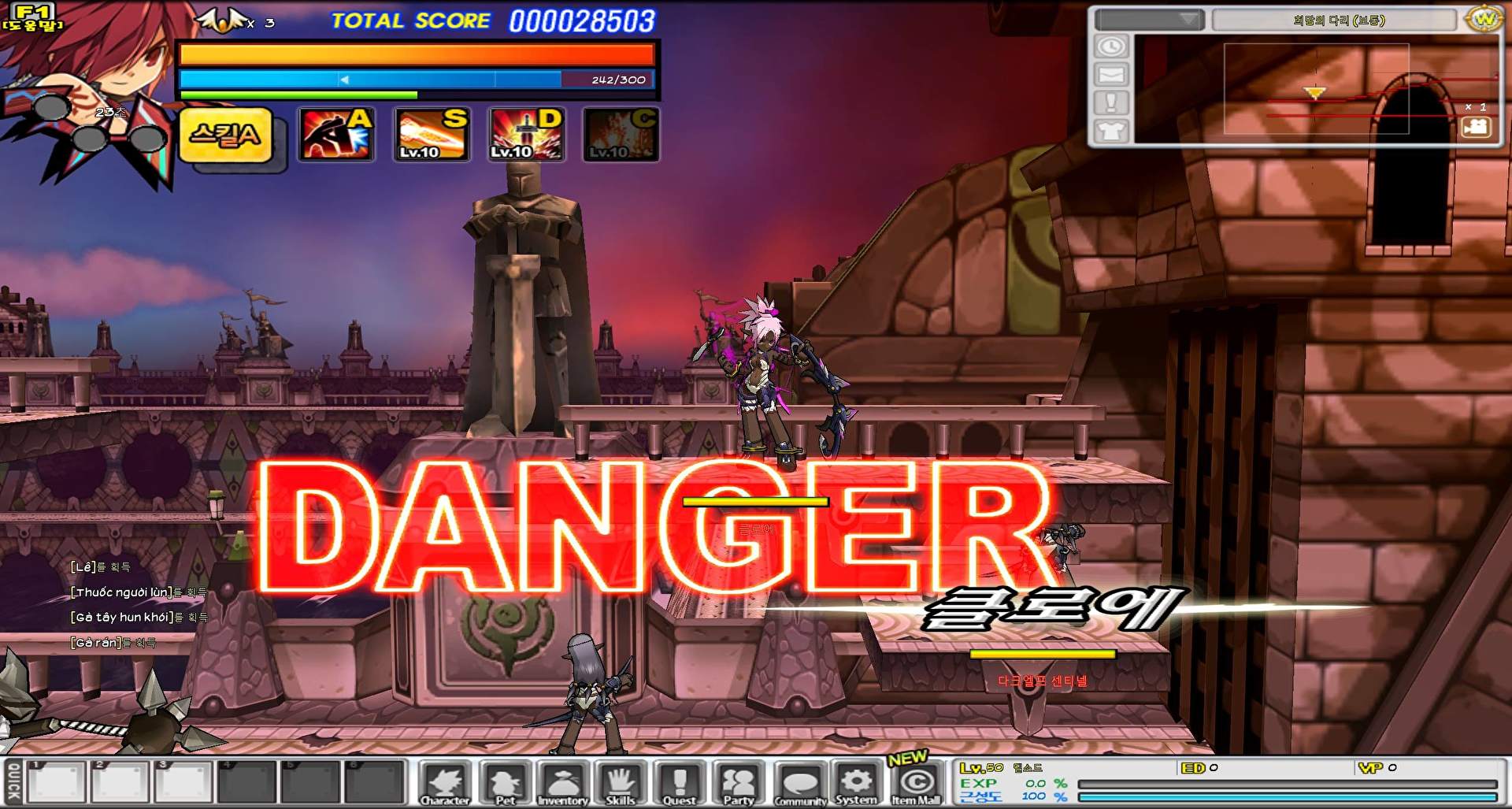Open the Skills window
Image resolution: width=1512 pixels, height=809 pixels.
[x=621, y=781]
